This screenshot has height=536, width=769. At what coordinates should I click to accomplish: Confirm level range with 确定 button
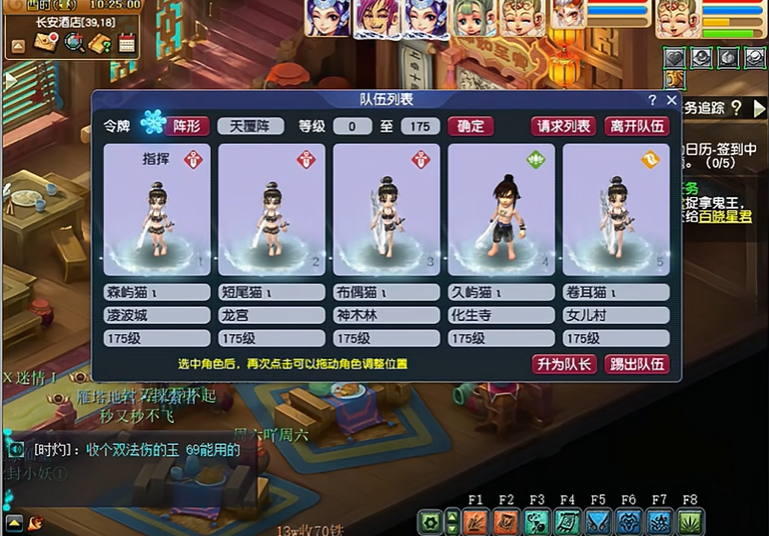pyautogui.click(x=470, y=126)
